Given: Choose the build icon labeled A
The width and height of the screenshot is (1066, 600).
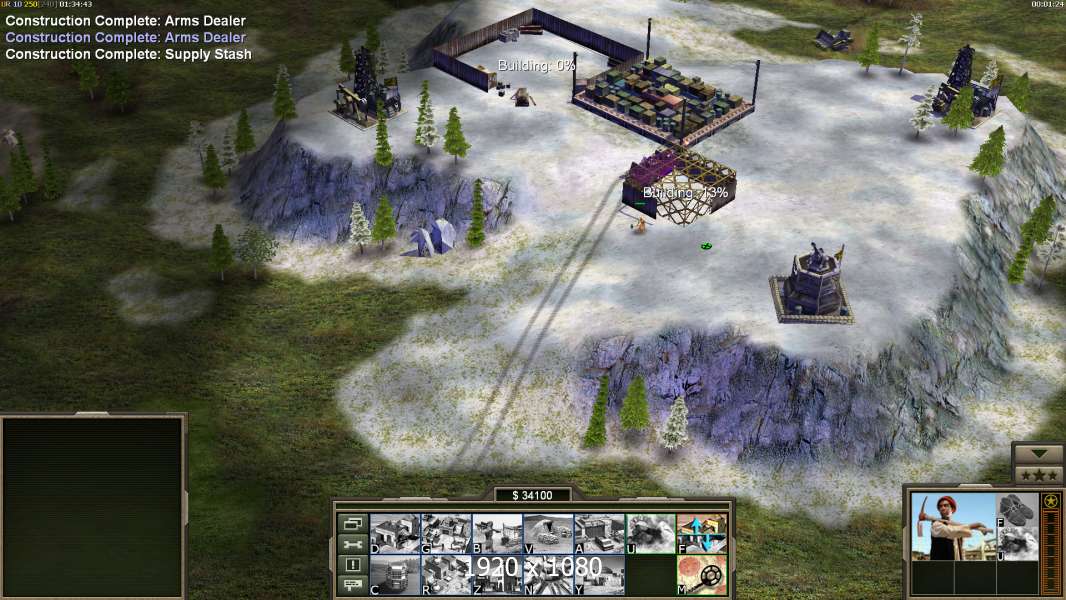Looking at the screenshot, I should pyautogui.click(x=599, y=534).
